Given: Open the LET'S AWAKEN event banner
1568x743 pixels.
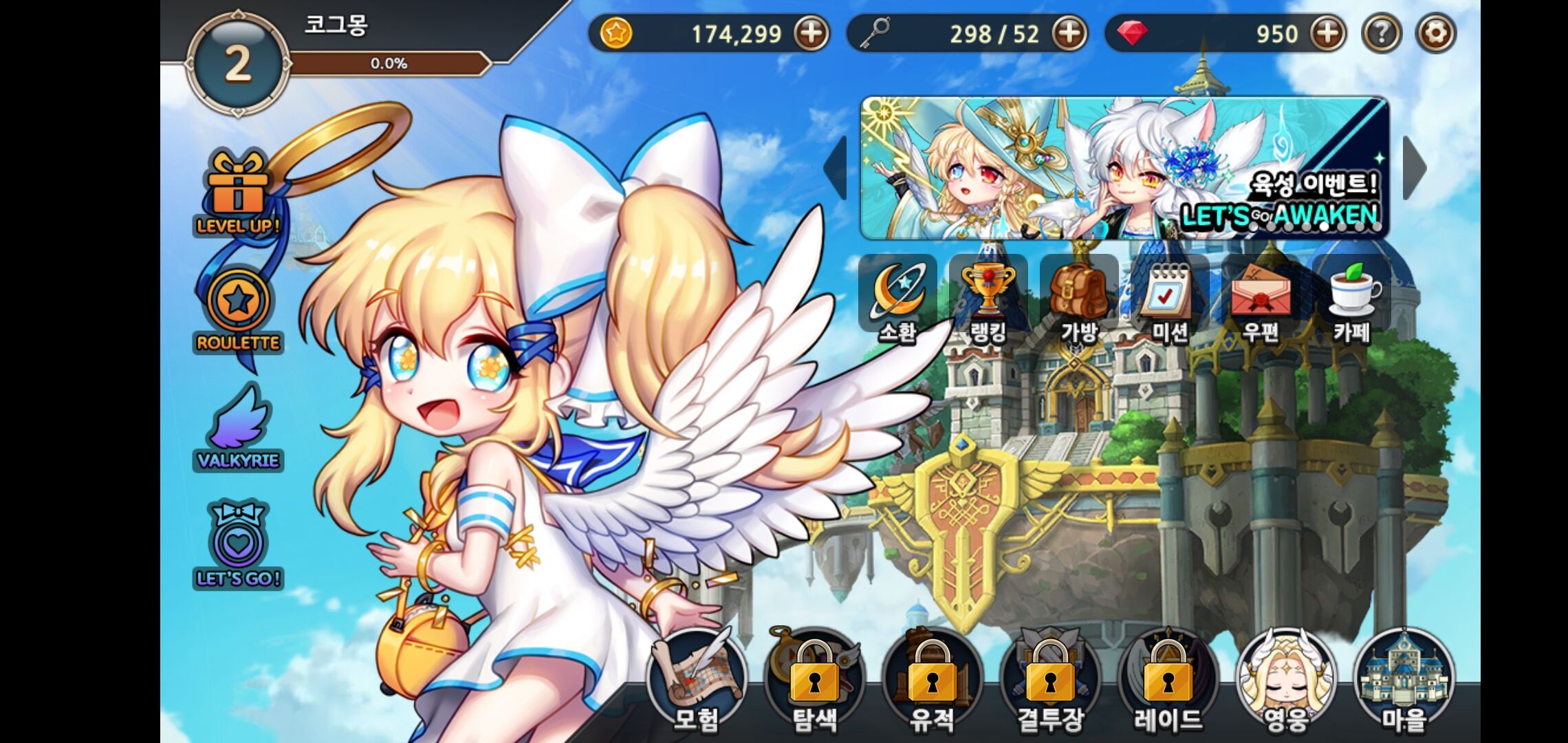Looking at the screenshot, I should click(x=1124, y=169).
